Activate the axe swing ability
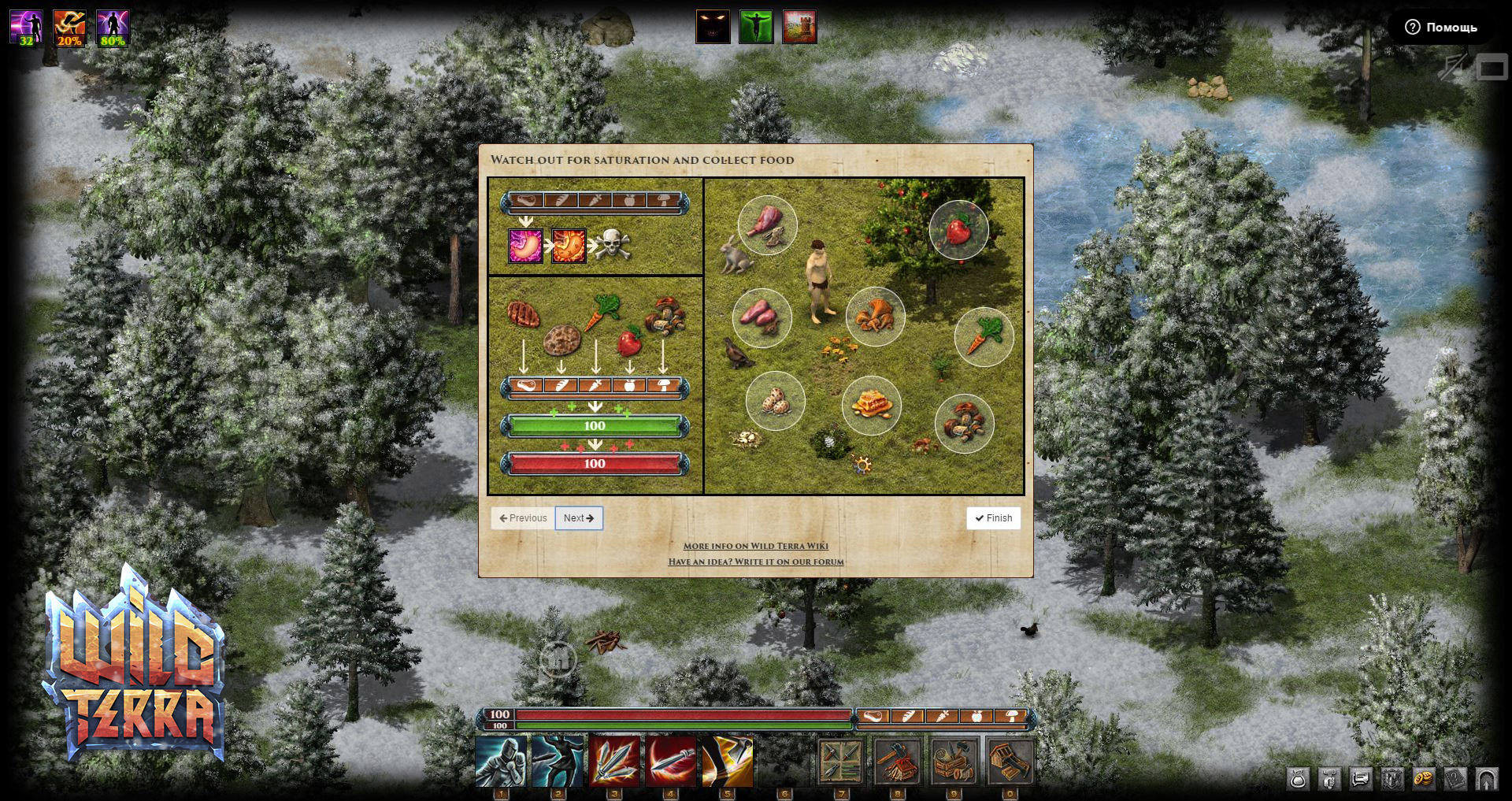This screenshot has width=1512, height=801. click(727, 762)
